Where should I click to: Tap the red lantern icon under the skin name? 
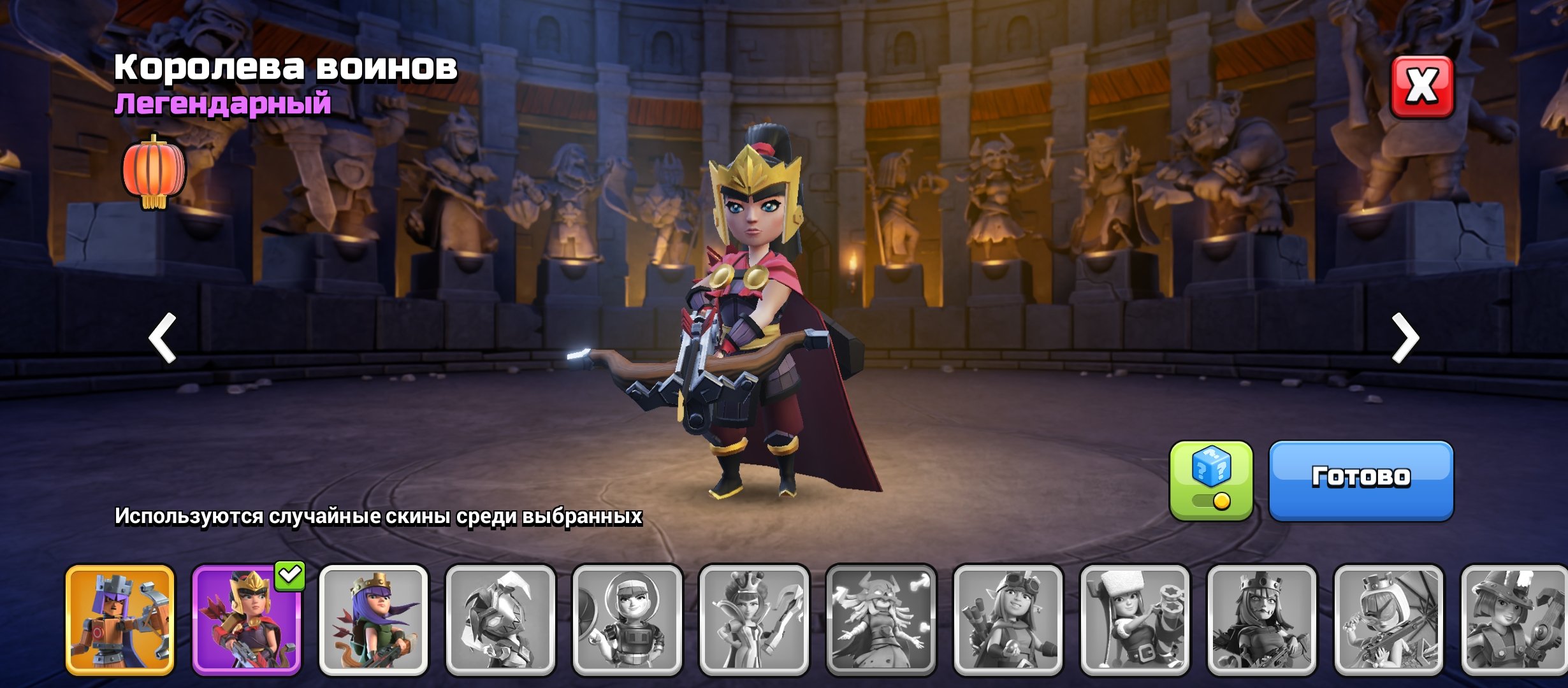click(x=153, y=172)
